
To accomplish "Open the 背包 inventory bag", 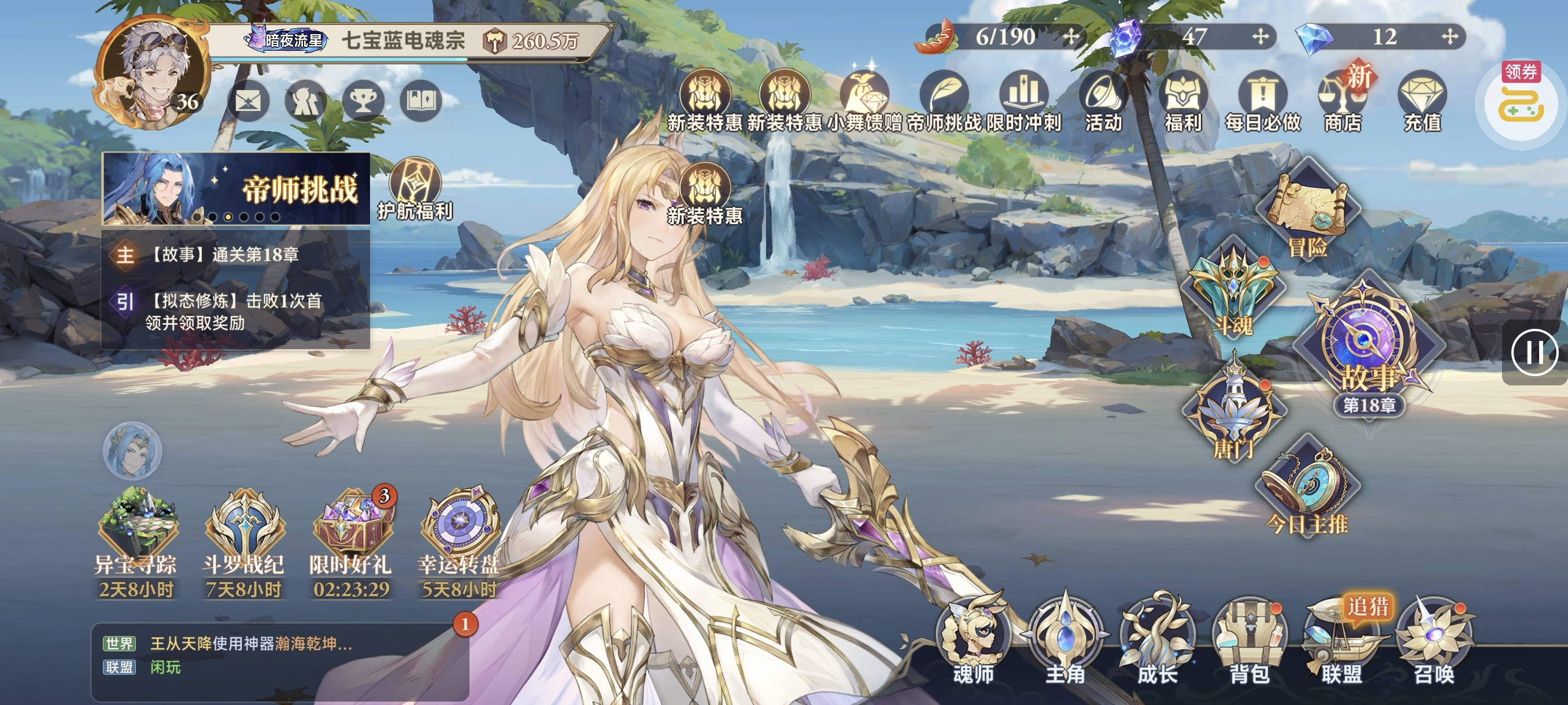I will pos(1248,639).
